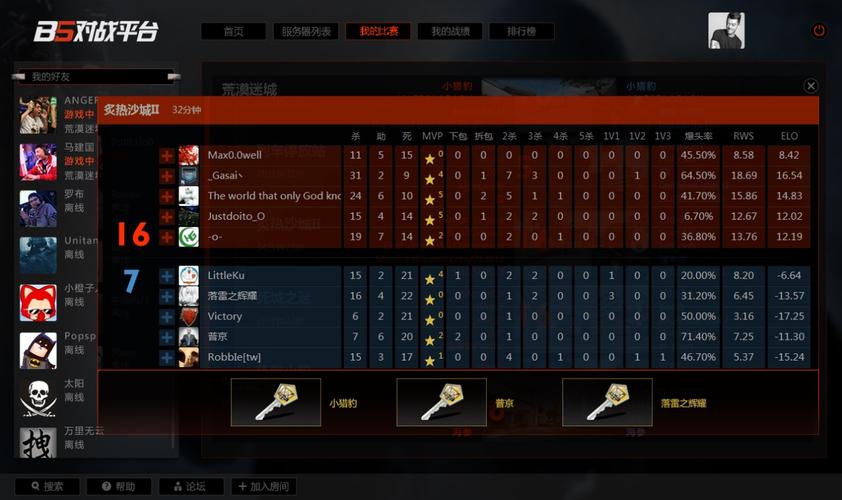The width and height of the screenshot is (842, 500).
Task: Select the 我的比赛 tab
Action: click(378, 32)
